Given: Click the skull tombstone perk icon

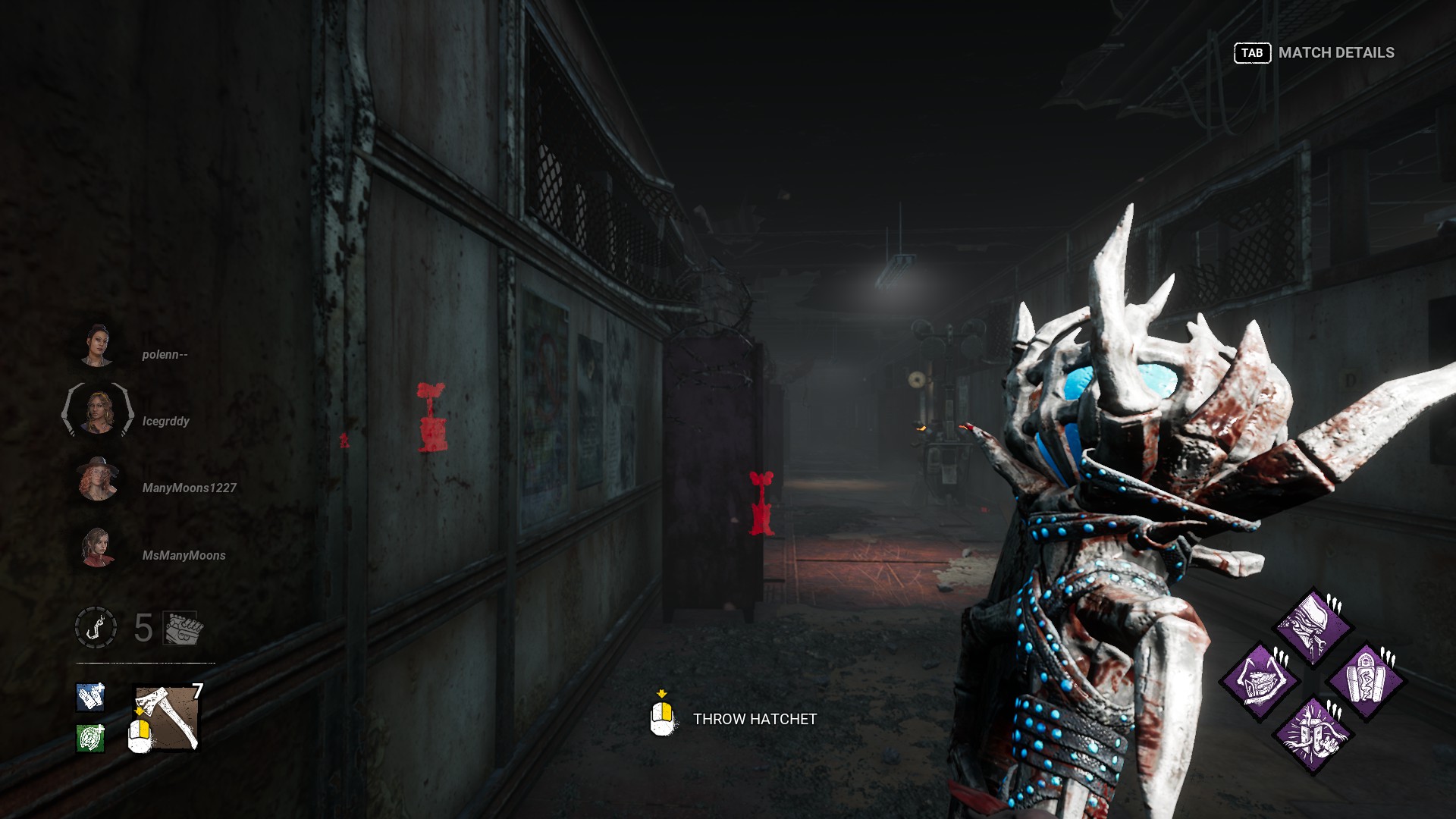Looking at the screenshot, I should coord(1367,680).
